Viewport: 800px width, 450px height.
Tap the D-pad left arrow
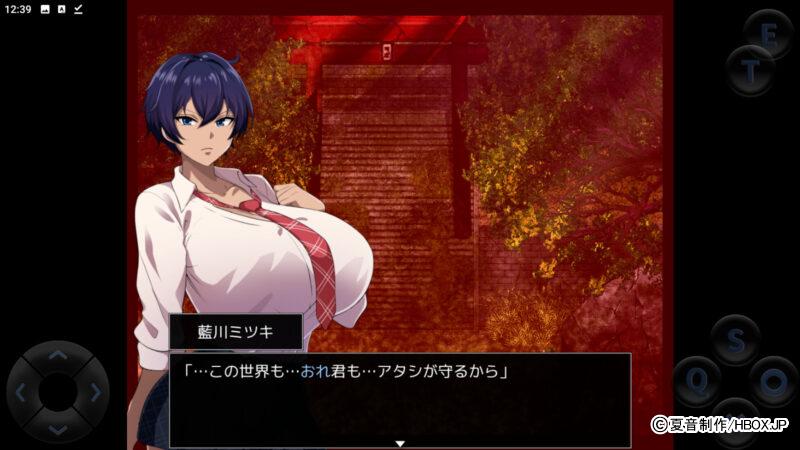click(22, 393)
